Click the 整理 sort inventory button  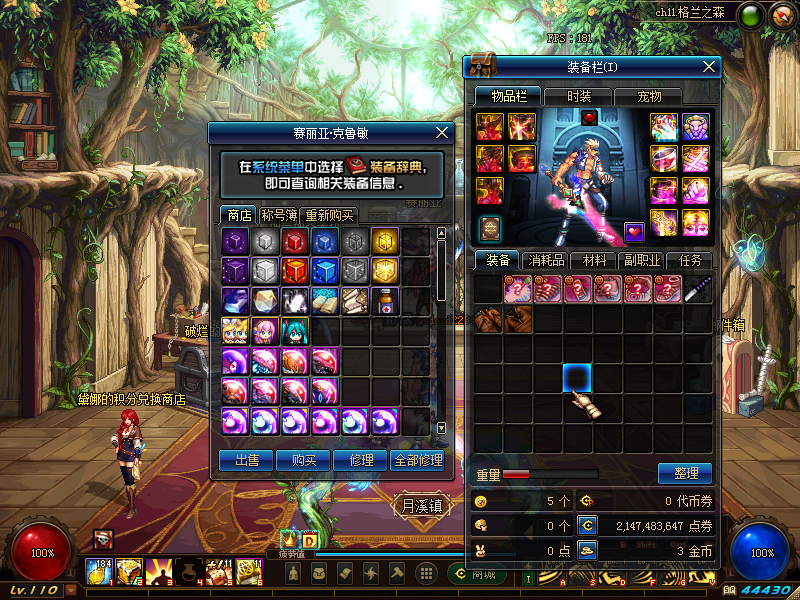coord(685,473)
